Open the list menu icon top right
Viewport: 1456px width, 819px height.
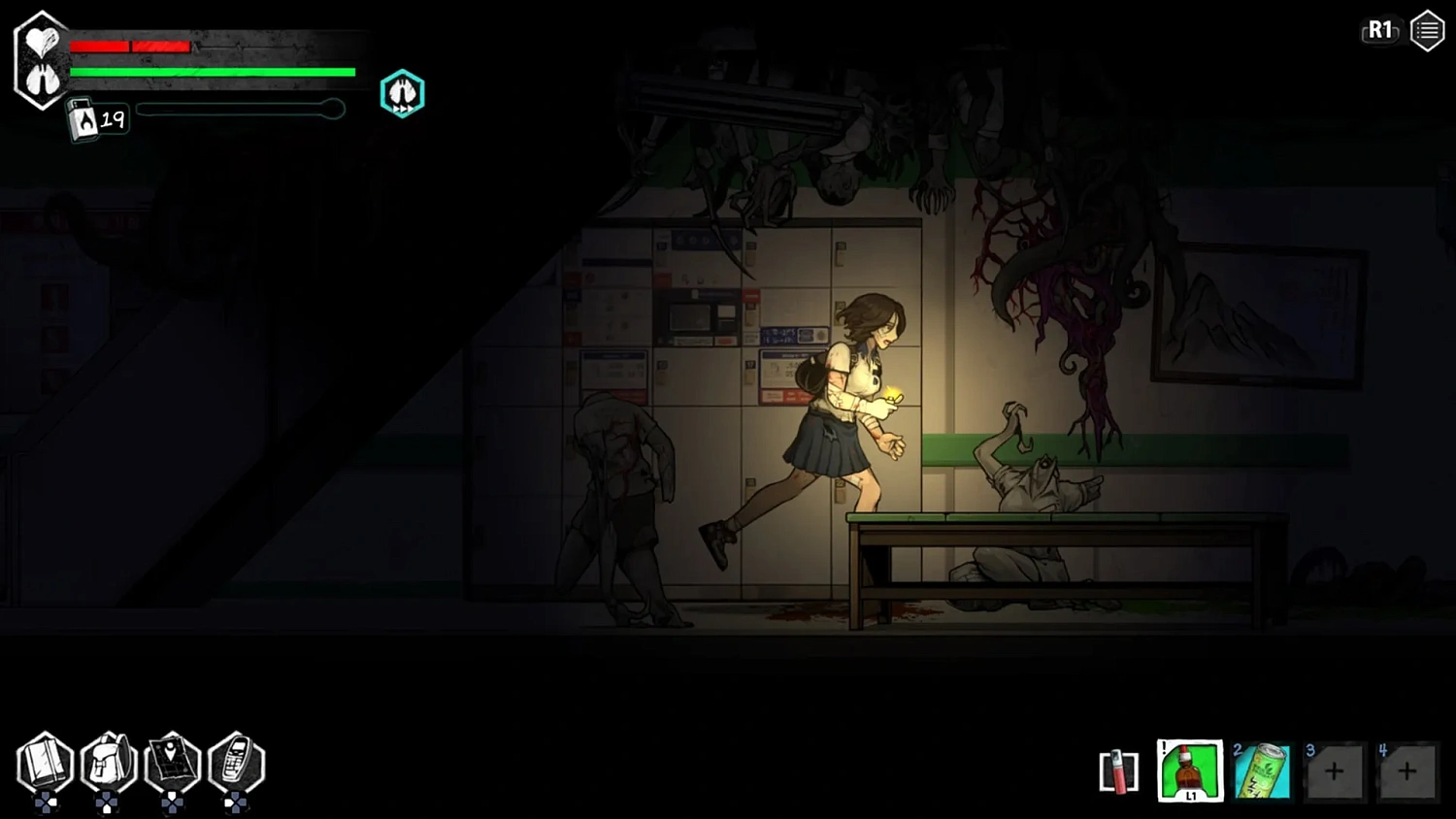point(1427,30)
